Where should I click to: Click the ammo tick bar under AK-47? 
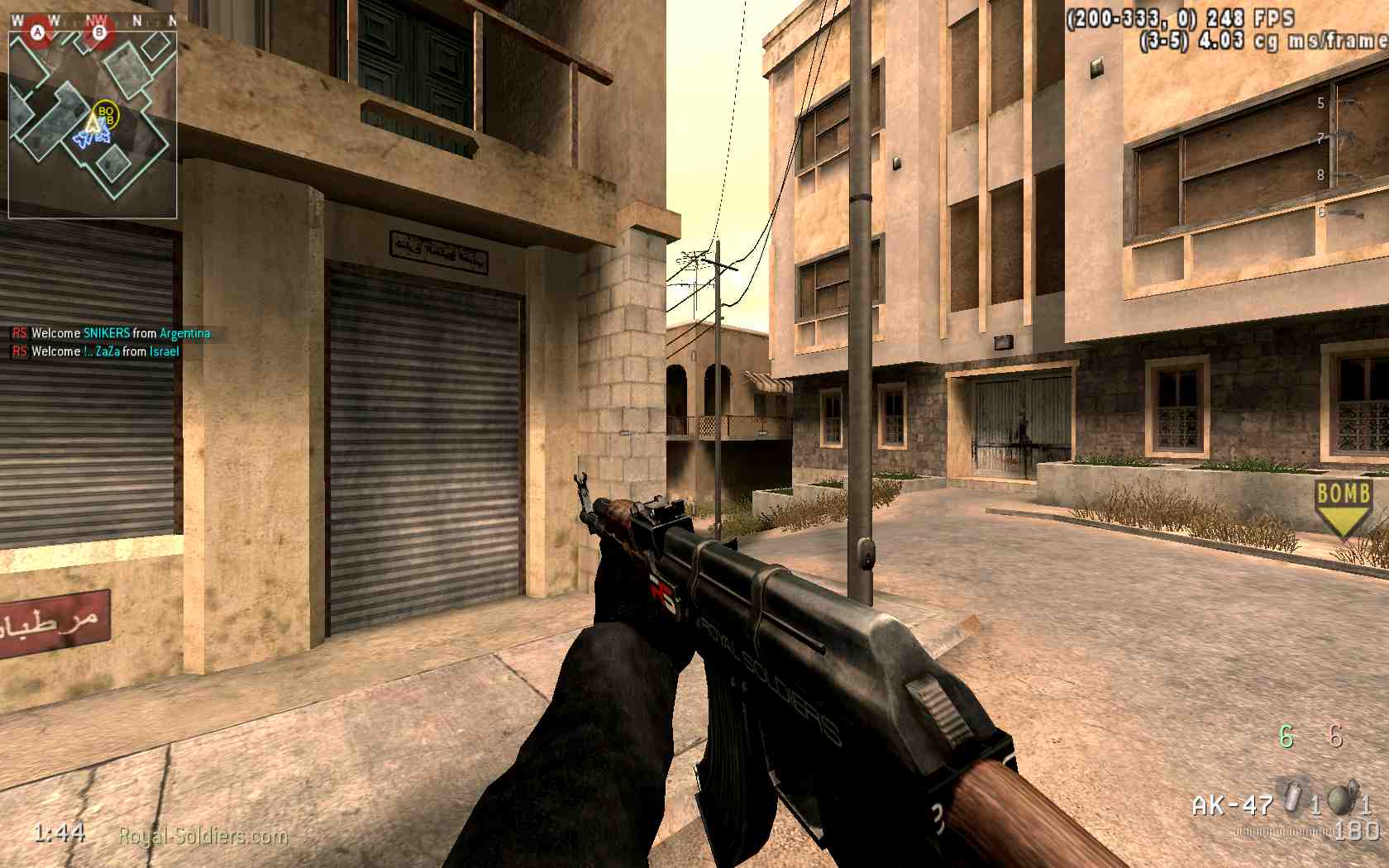[x=1283, y=831]
